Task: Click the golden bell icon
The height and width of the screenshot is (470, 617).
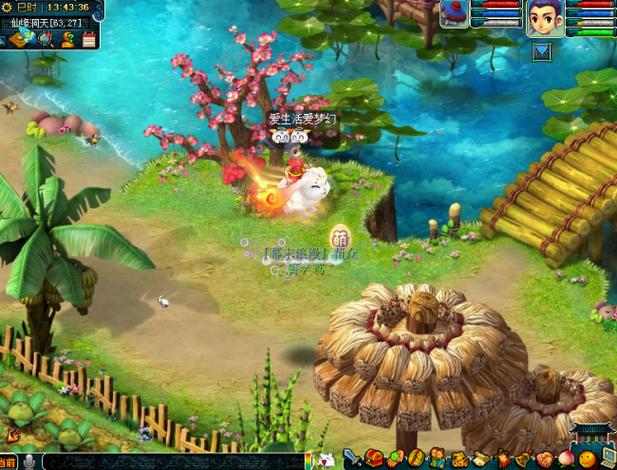Action: pos(522,459)
